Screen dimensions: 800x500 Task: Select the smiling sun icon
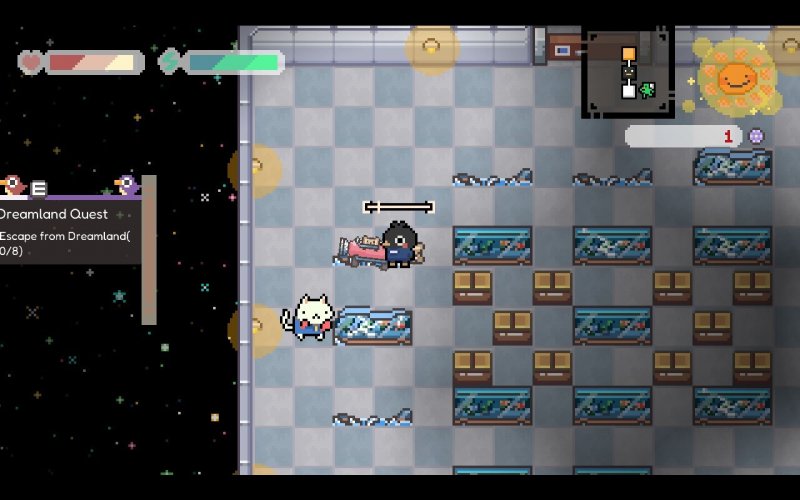(x=737, y=76)
